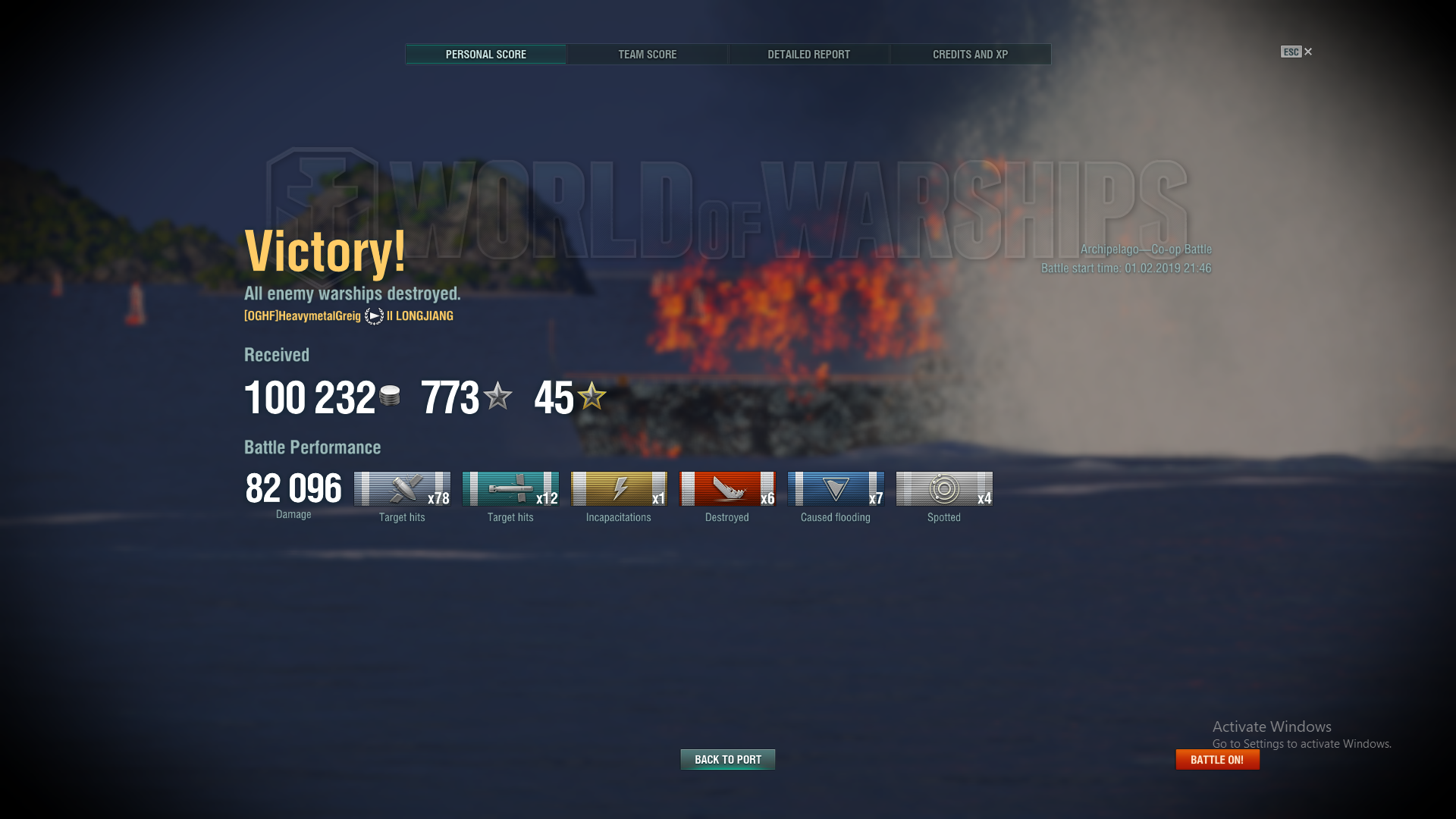Start another match with Battle On!

[1217, 759]
